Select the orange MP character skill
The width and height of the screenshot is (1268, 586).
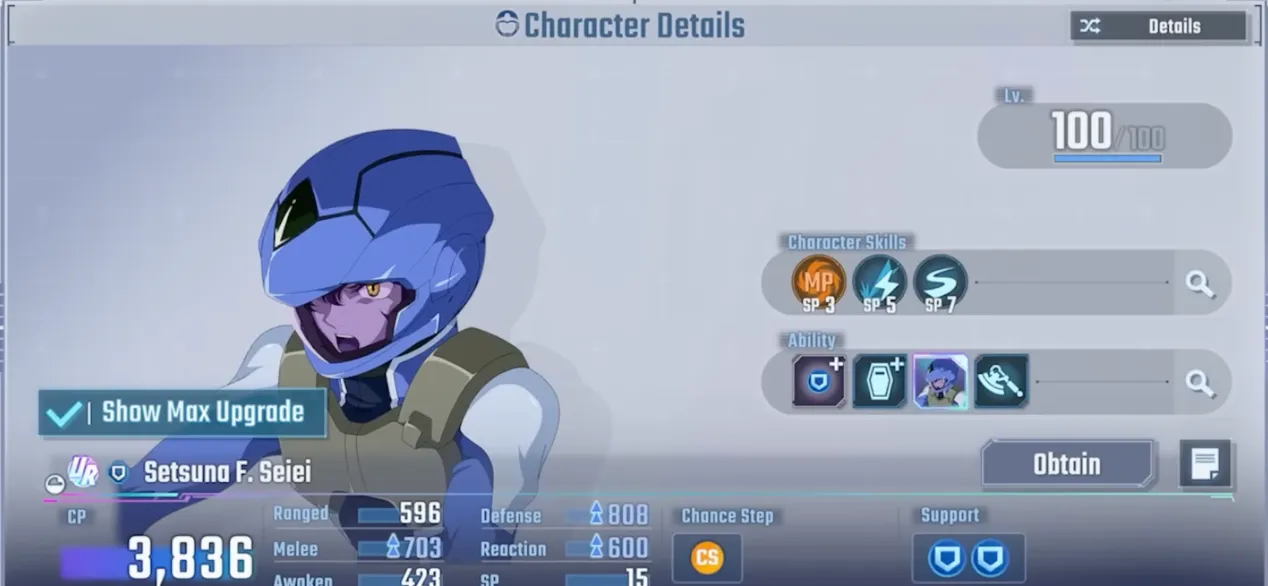(x=817, y=282)
